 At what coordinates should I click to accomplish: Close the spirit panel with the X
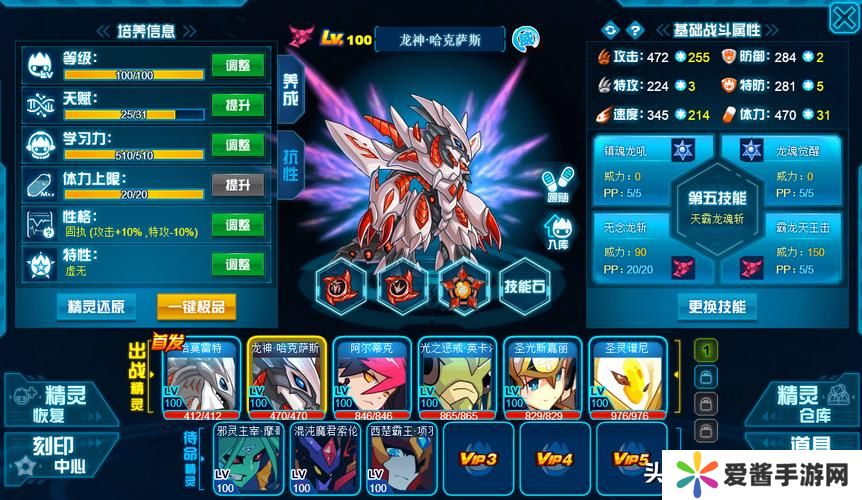tap(843, 17)
